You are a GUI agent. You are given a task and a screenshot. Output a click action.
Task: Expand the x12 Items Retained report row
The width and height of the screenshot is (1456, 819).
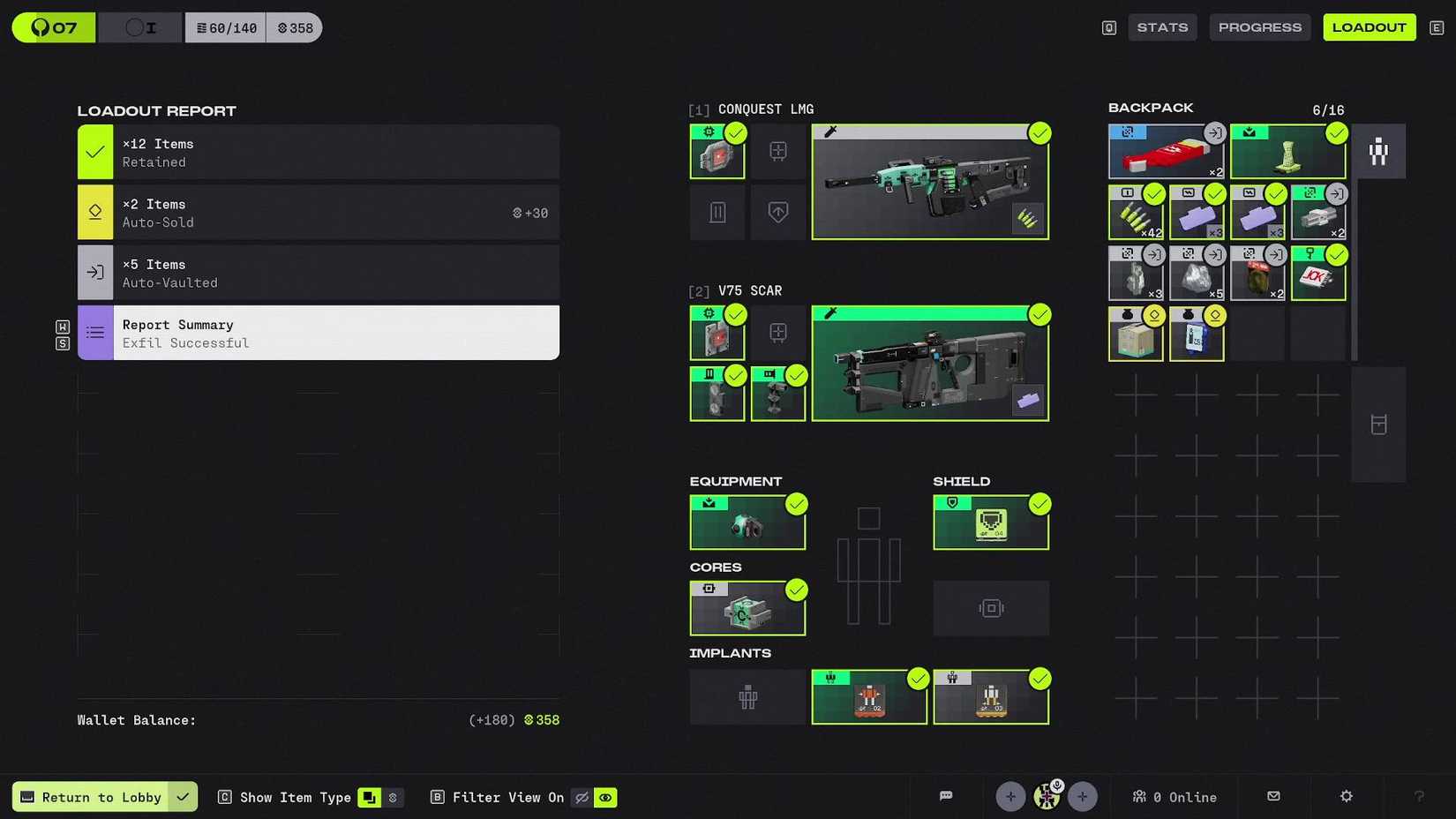coord(318,152)
